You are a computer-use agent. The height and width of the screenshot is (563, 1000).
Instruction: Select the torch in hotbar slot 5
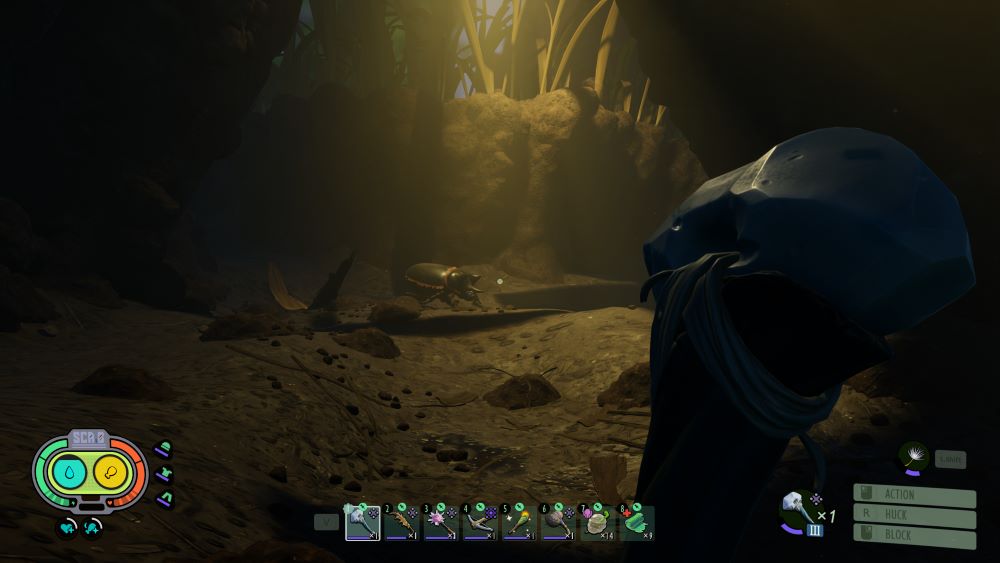519,522
